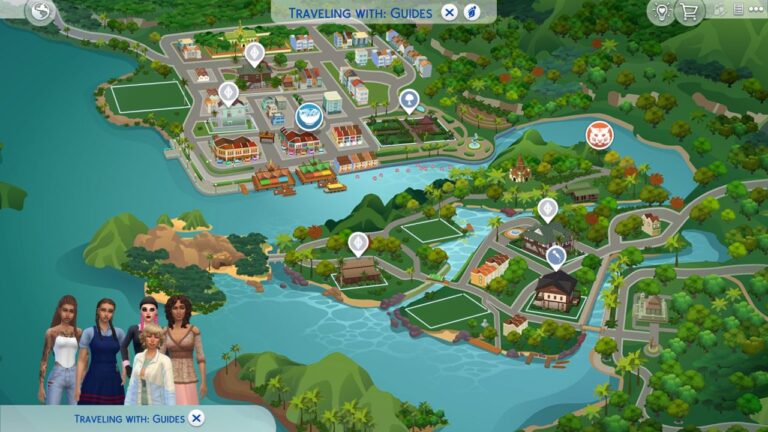The width and height of the screenshot is (768, 432).
Task: Click the feather icon beside the top banner
Action: tap(472, 12)
